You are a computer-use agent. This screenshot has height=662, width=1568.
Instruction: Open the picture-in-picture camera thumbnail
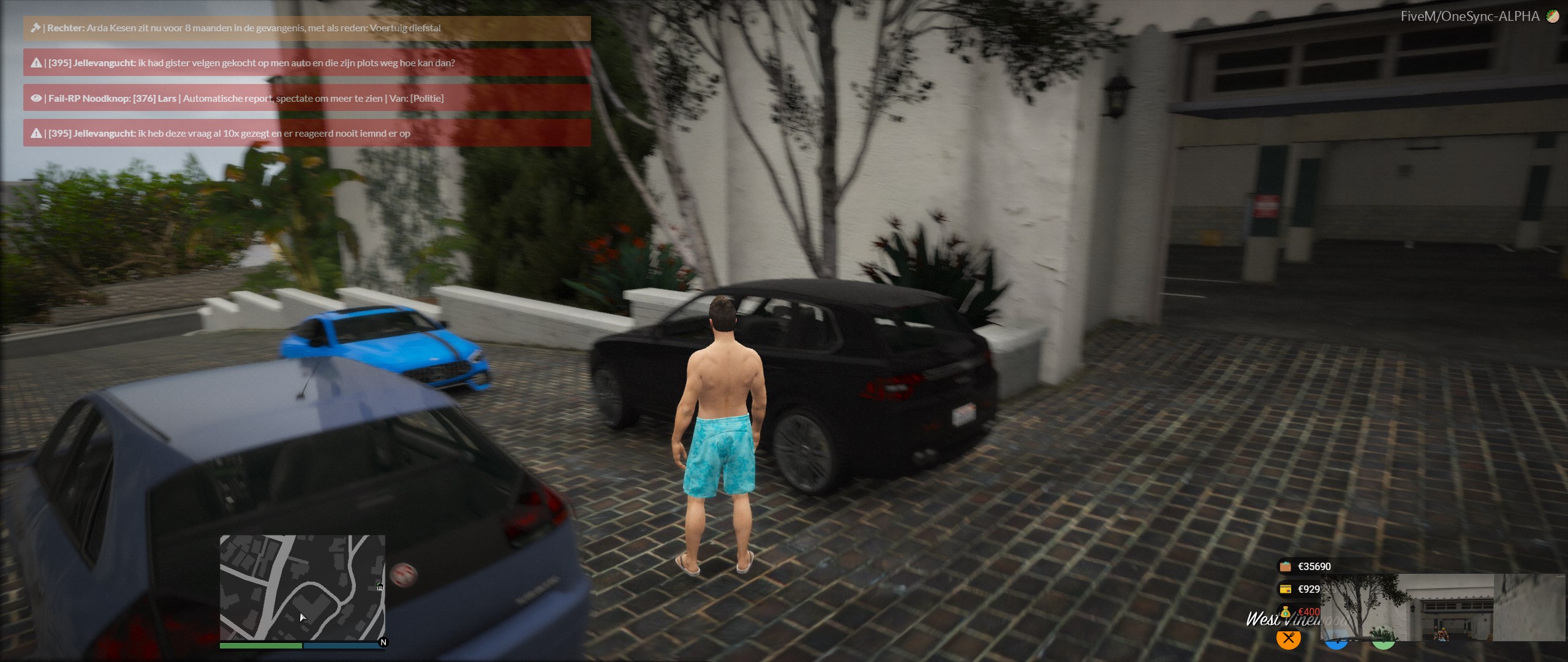(x=1442, y=607)
